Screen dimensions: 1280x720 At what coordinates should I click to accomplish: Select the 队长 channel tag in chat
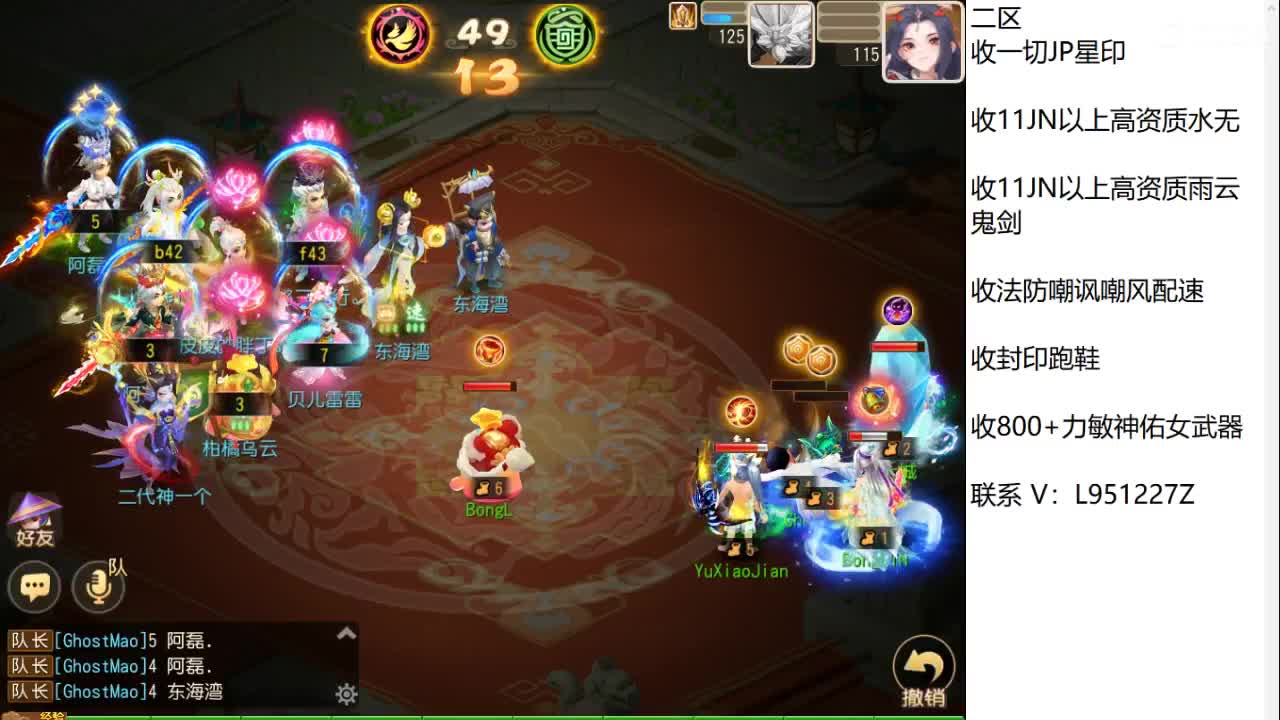click(x=31, y=641)
